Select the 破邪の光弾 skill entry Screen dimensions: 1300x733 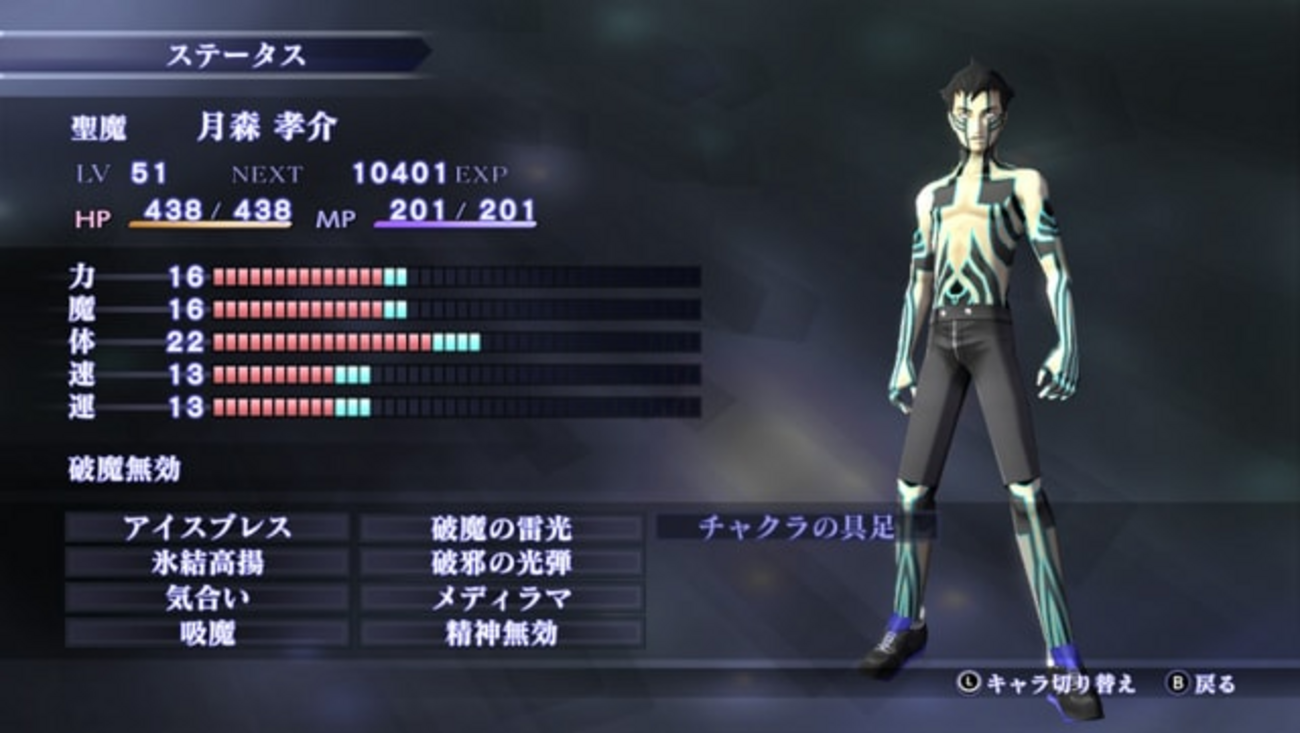(501, 563)
